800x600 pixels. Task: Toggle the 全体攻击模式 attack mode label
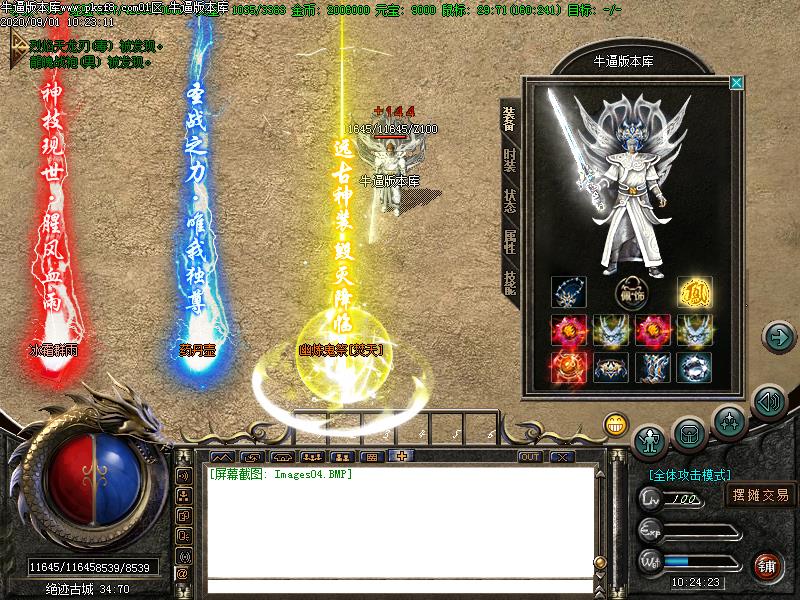point(690,475)
